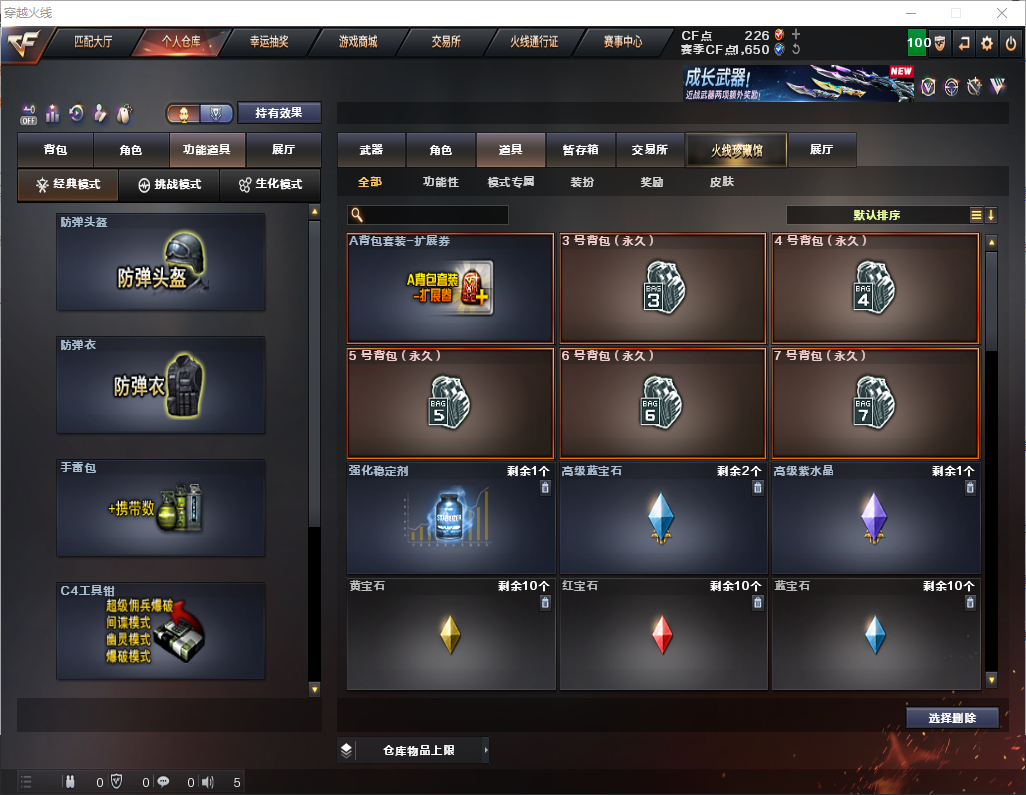Open the 默认排序 sort dropdown
Image resolution: width=1026 pixels, height=795 pixels.
point(876,215)
